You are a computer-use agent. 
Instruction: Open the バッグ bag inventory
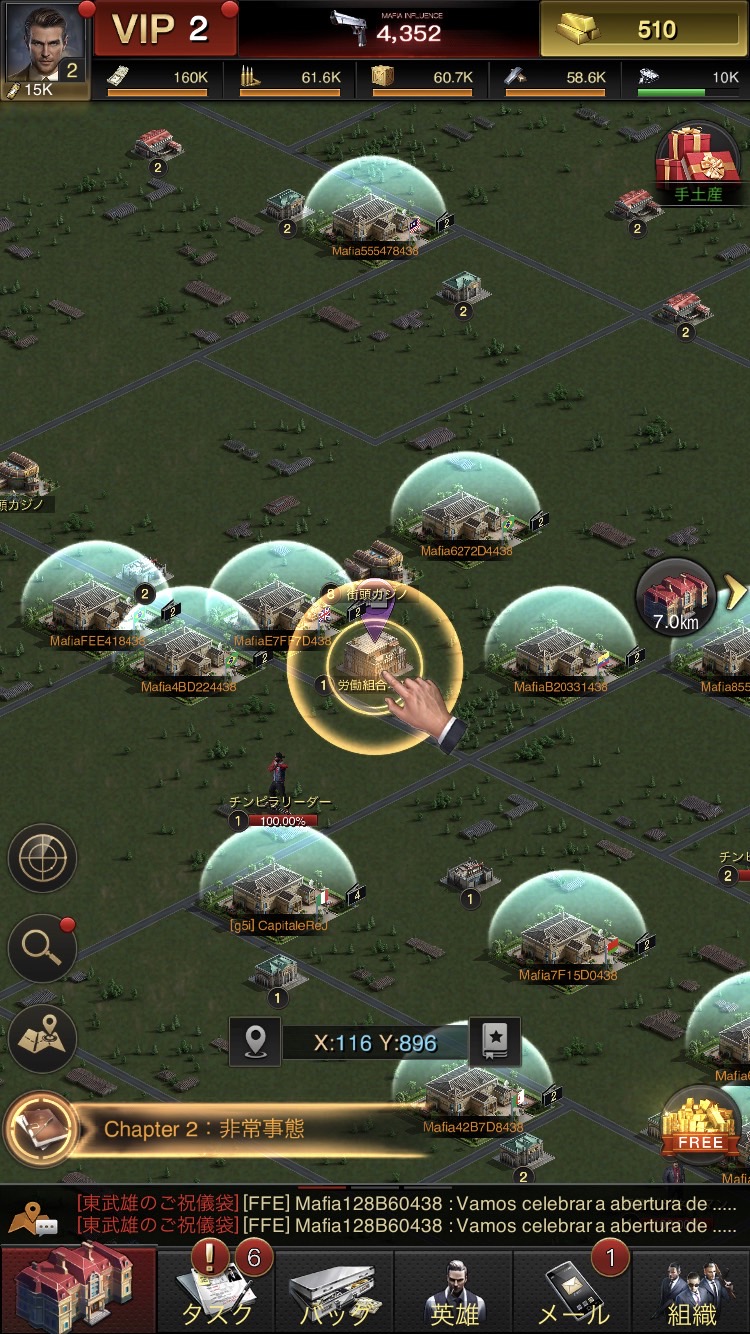(x=335, y=1291)
